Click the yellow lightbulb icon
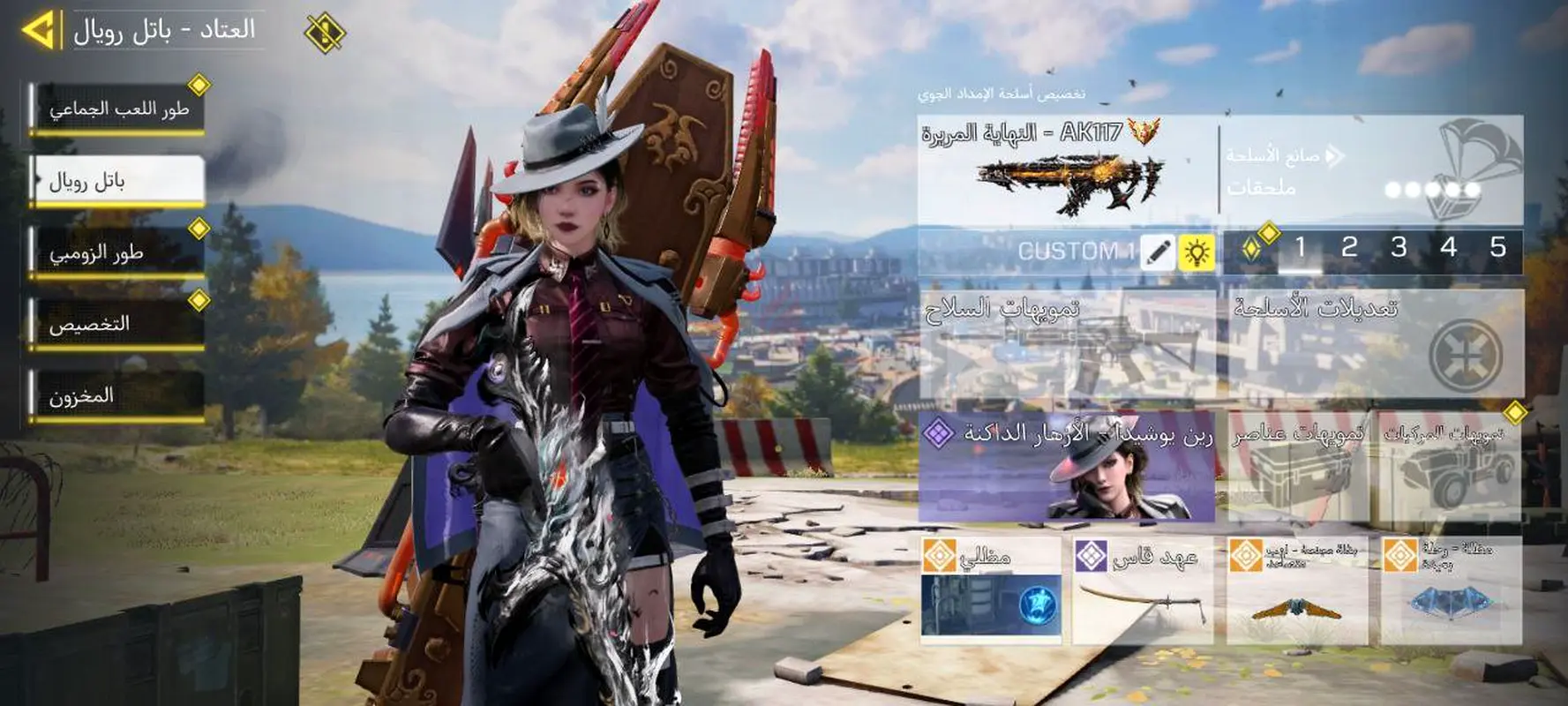The height and width of the screenshot is (706, 1568). pos(1197,252)
